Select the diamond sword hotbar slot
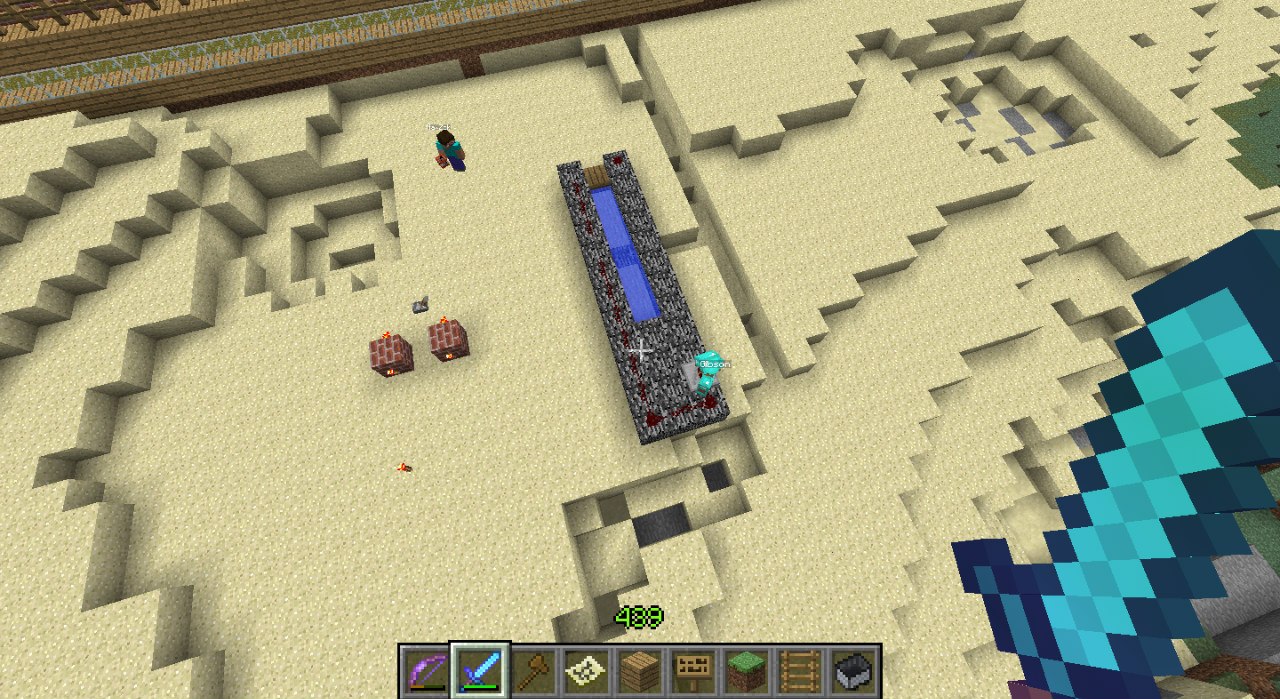This screenshot has height=699, width=1280. [x=480, y=669]
